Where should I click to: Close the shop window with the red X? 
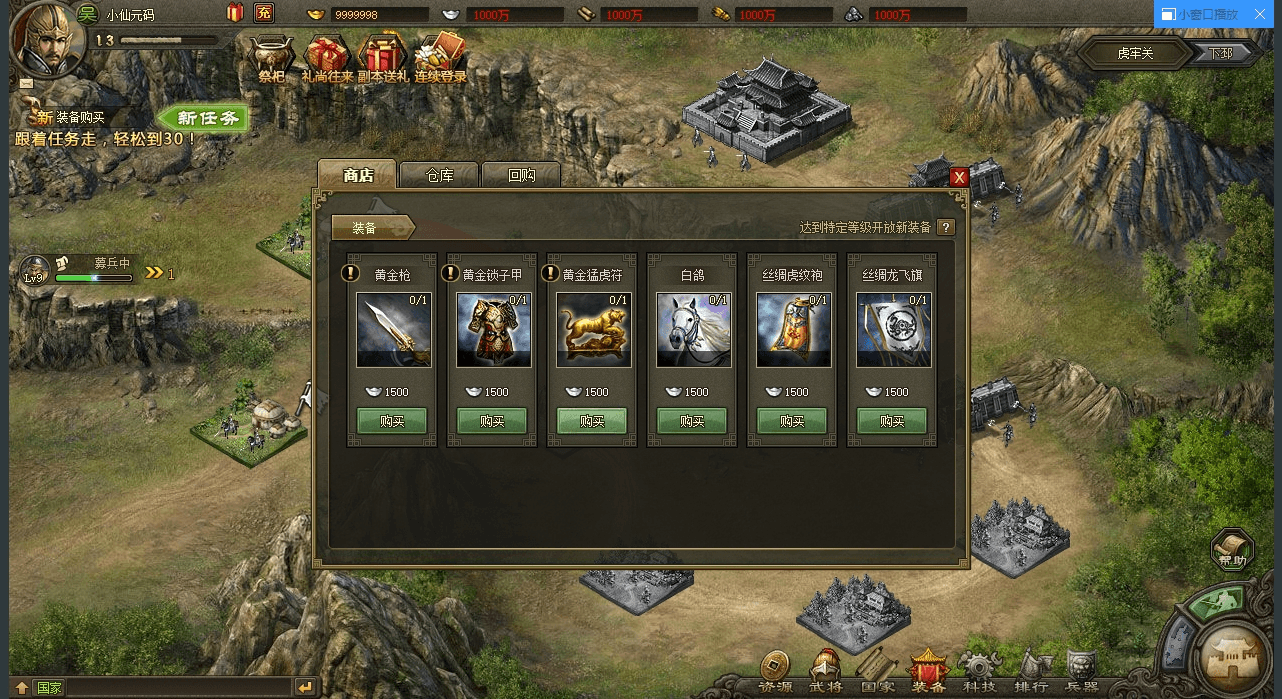[959, 177]
